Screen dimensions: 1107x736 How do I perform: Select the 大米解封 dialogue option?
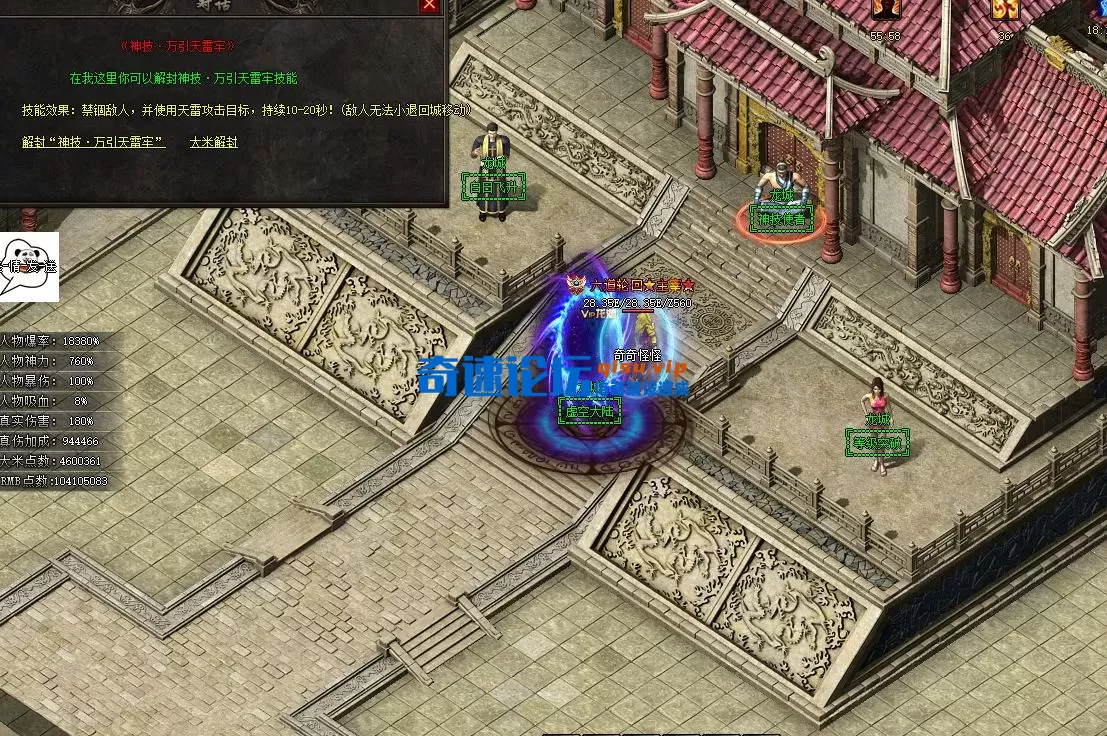[x=213, y=142]
